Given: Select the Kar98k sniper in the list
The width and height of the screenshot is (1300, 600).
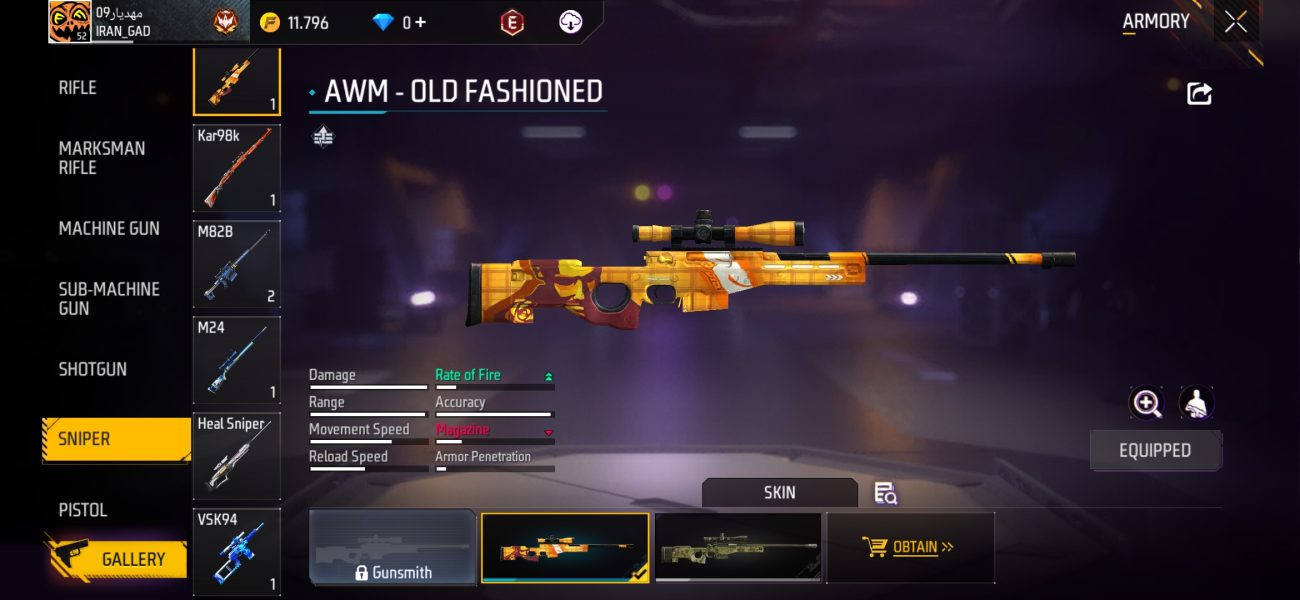Looking at the screenshot, I should [x=236, y=168].
